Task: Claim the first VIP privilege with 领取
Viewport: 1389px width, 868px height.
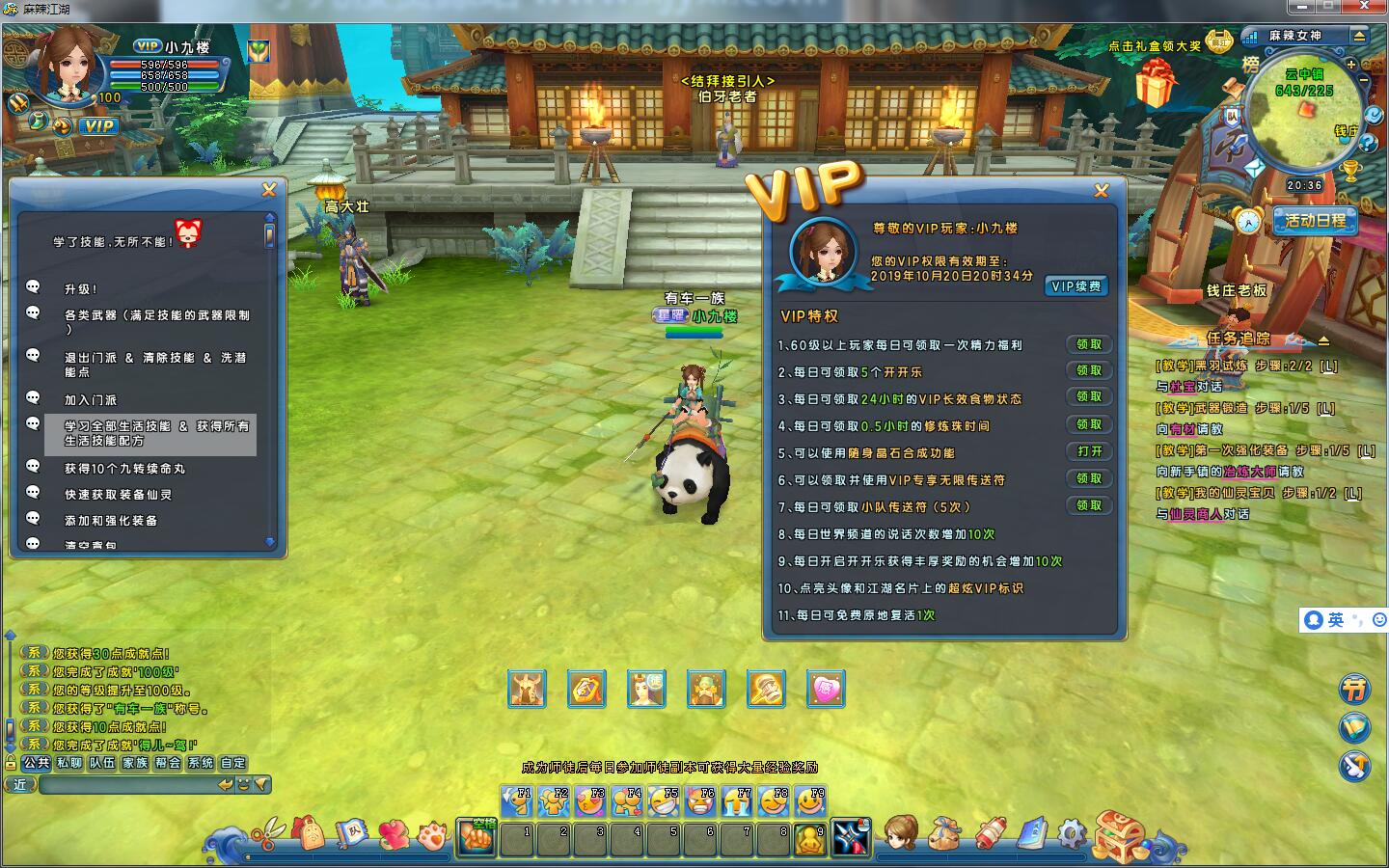Action: (1089, 344)
